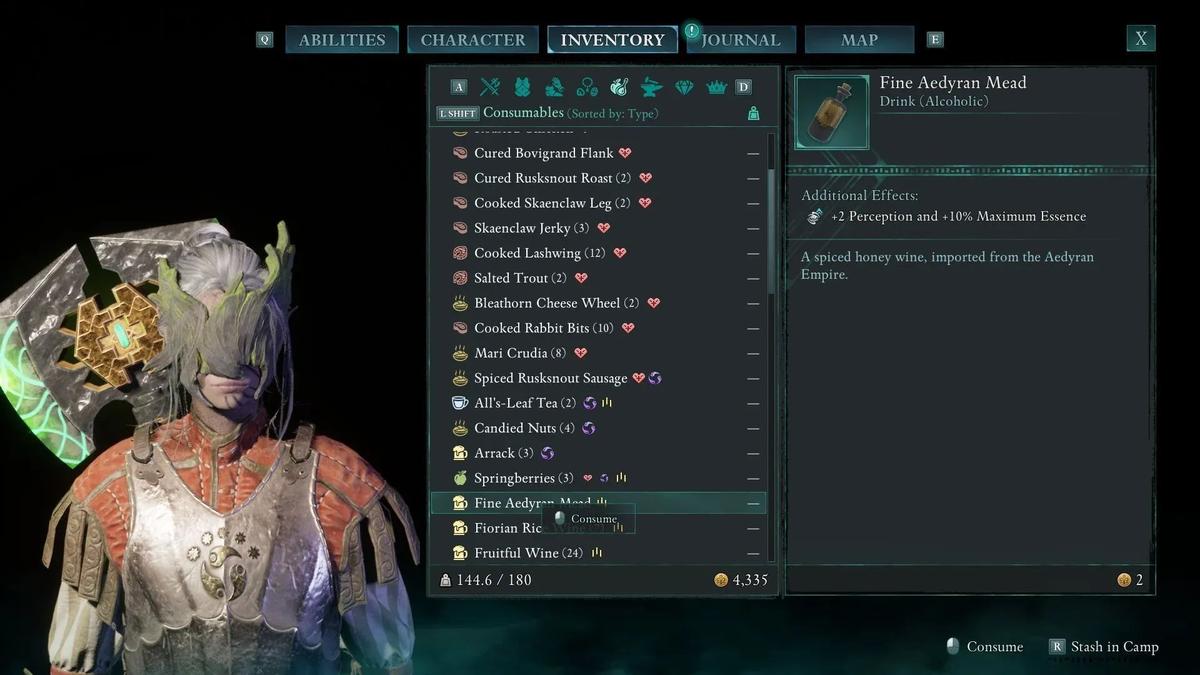Select the Candied Nuts row

511,428
